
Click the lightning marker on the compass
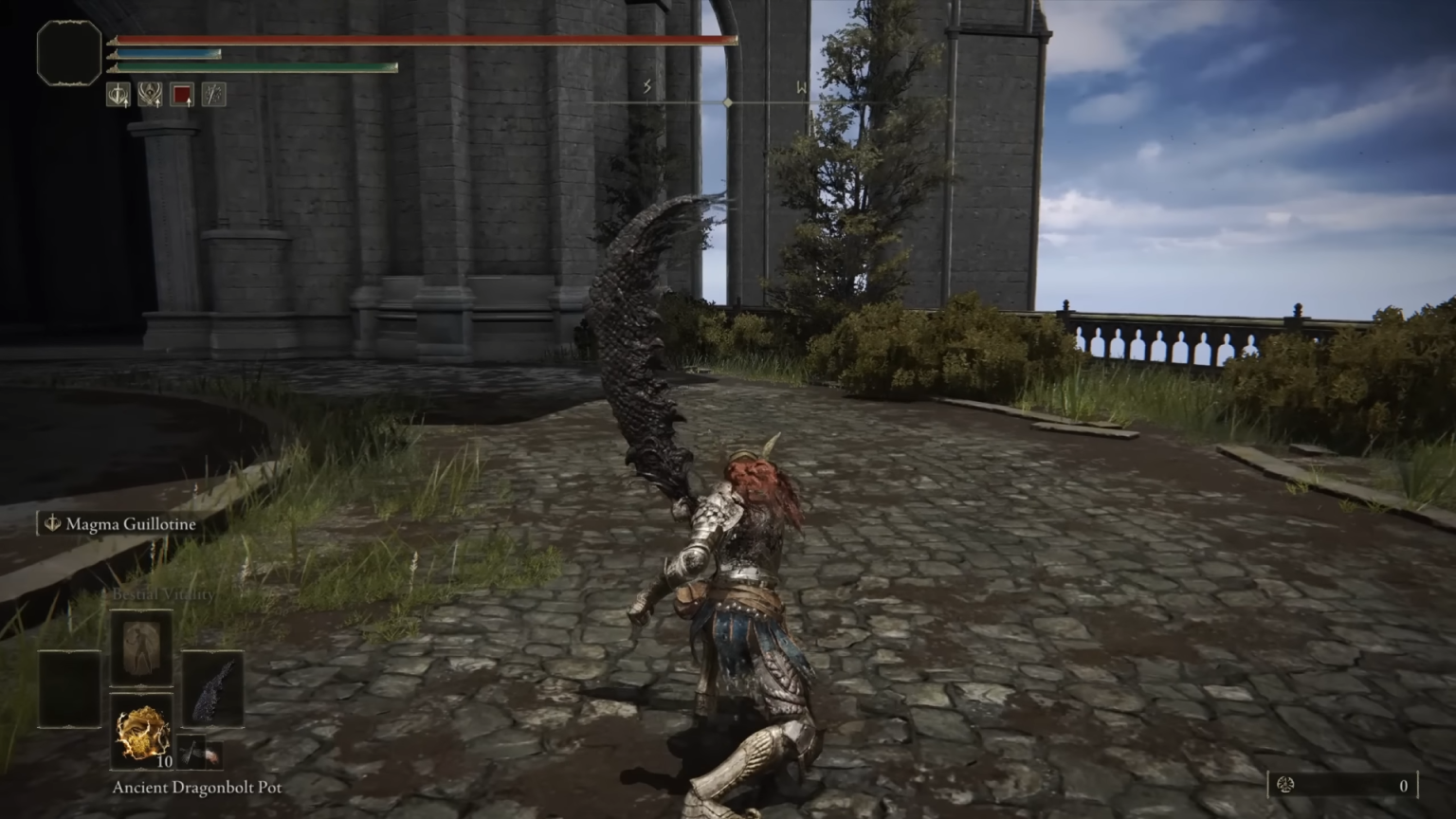647,87
